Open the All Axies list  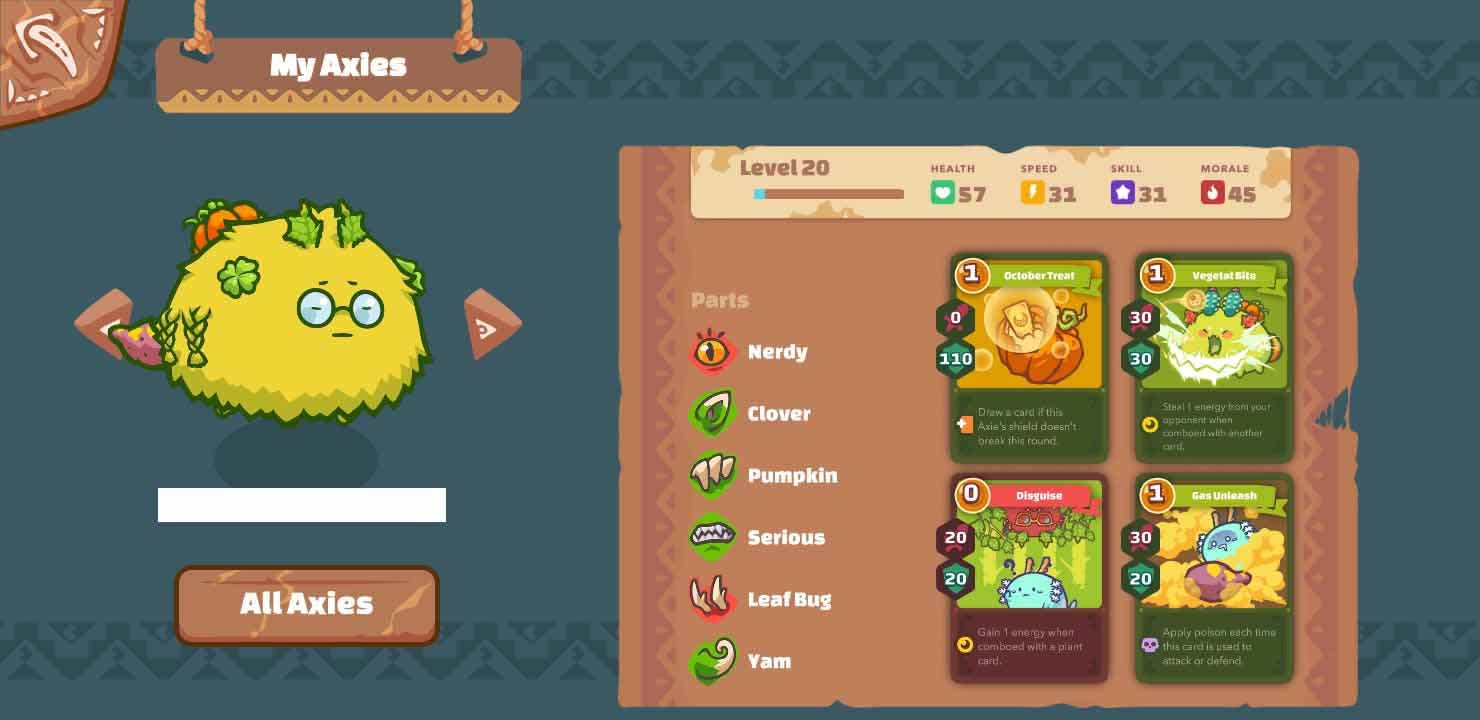tap(306, 604)
